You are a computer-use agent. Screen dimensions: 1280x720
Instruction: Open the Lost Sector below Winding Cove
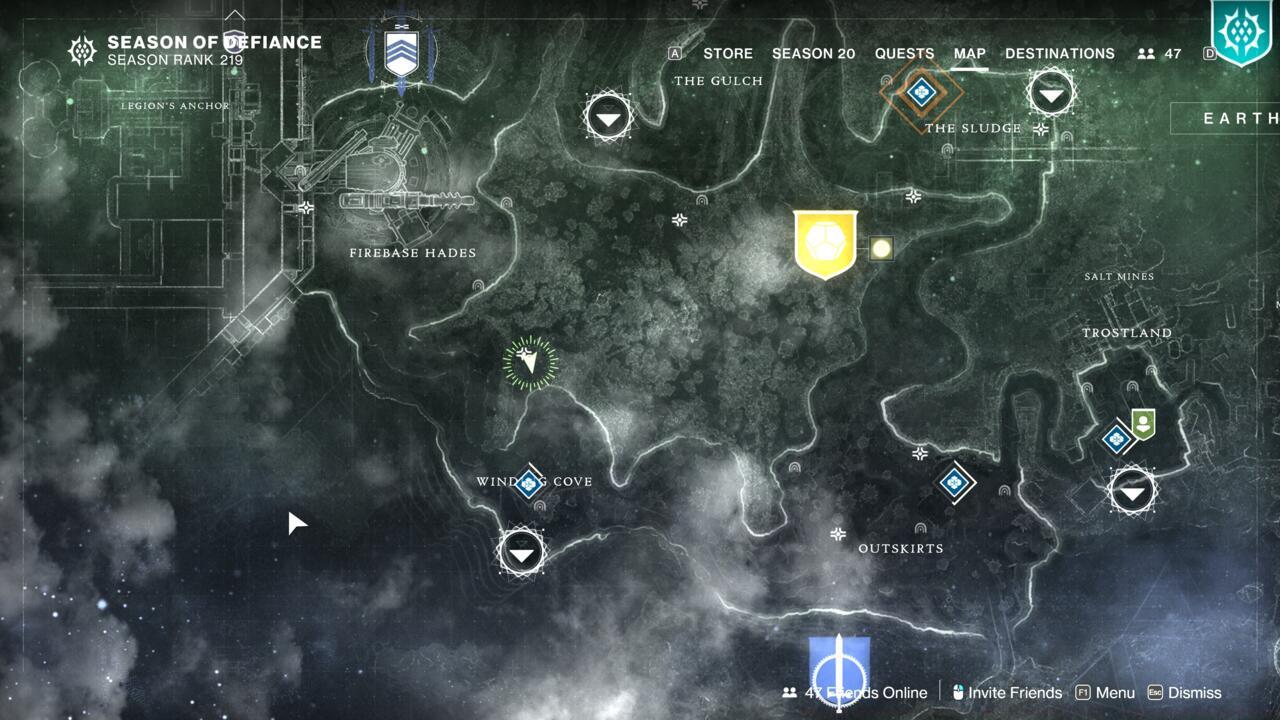(520, 551)
